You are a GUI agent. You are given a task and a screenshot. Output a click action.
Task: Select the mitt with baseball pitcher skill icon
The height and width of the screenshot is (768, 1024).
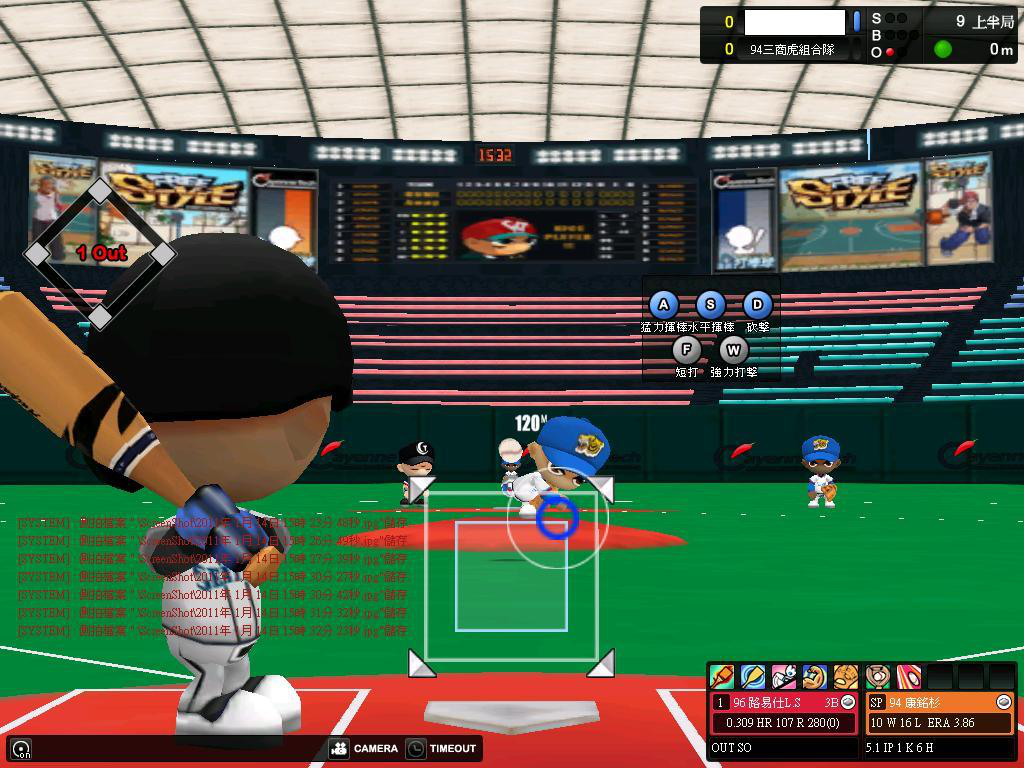(x=878, y=677)
